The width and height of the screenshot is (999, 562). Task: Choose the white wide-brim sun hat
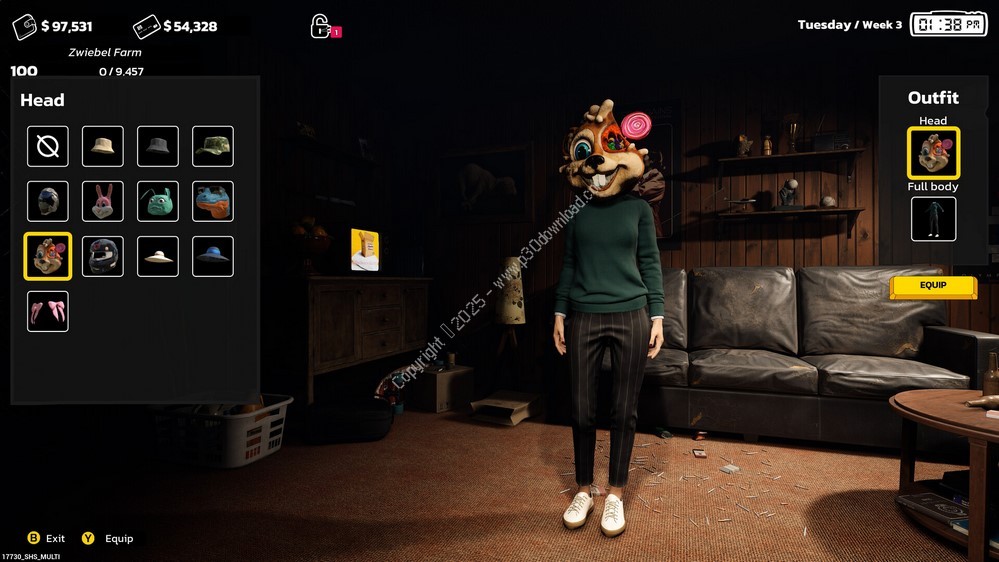click(158, 256)
